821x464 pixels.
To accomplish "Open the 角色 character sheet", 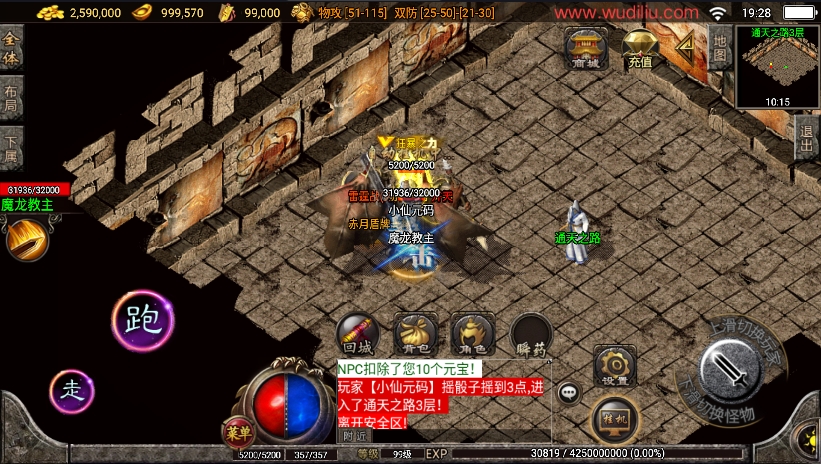I will (x=472, y=335).
